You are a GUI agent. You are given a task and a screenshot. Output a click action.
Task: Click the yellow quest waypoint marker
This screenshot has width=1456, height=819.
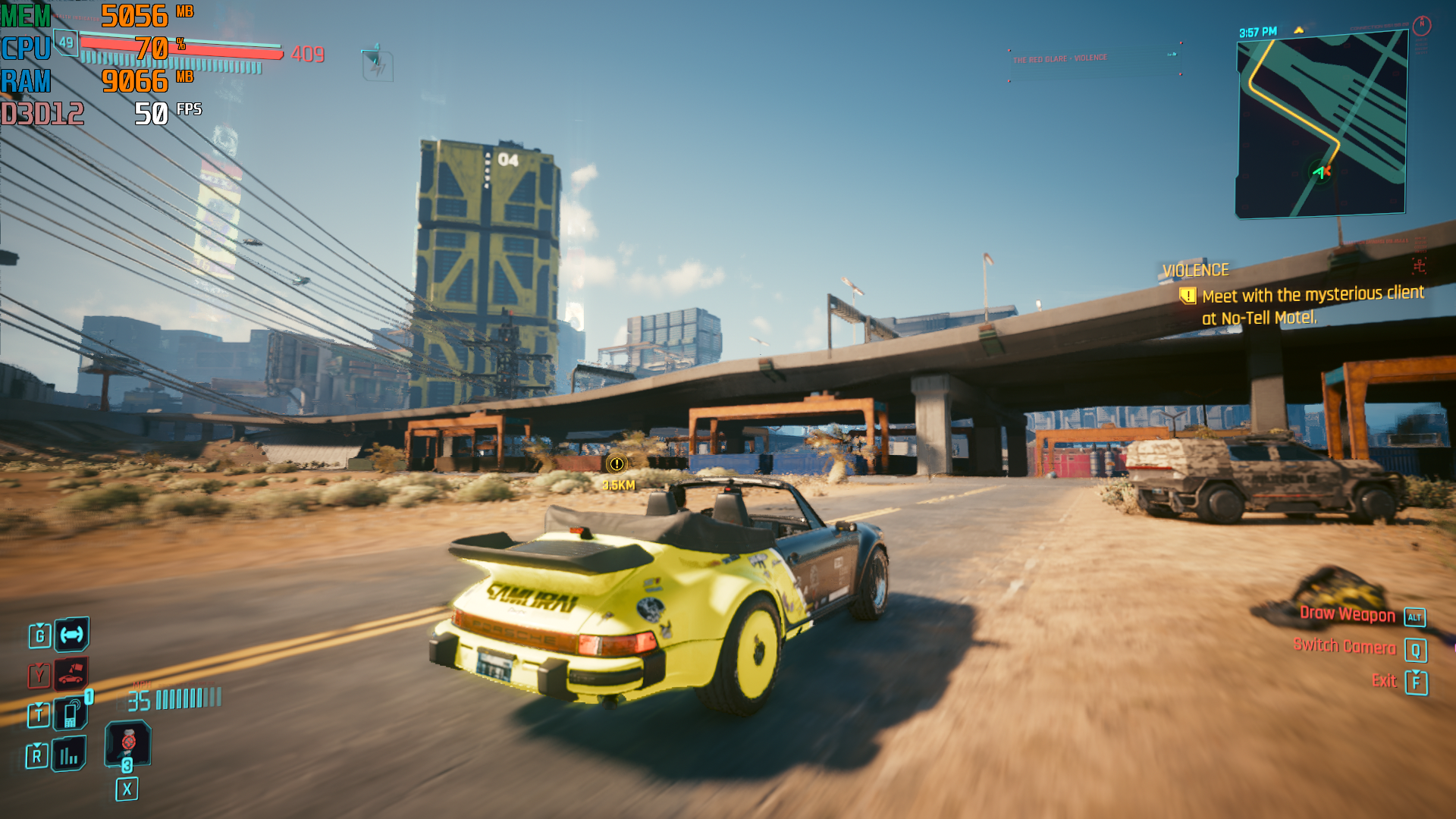click(x=617, y=464)
